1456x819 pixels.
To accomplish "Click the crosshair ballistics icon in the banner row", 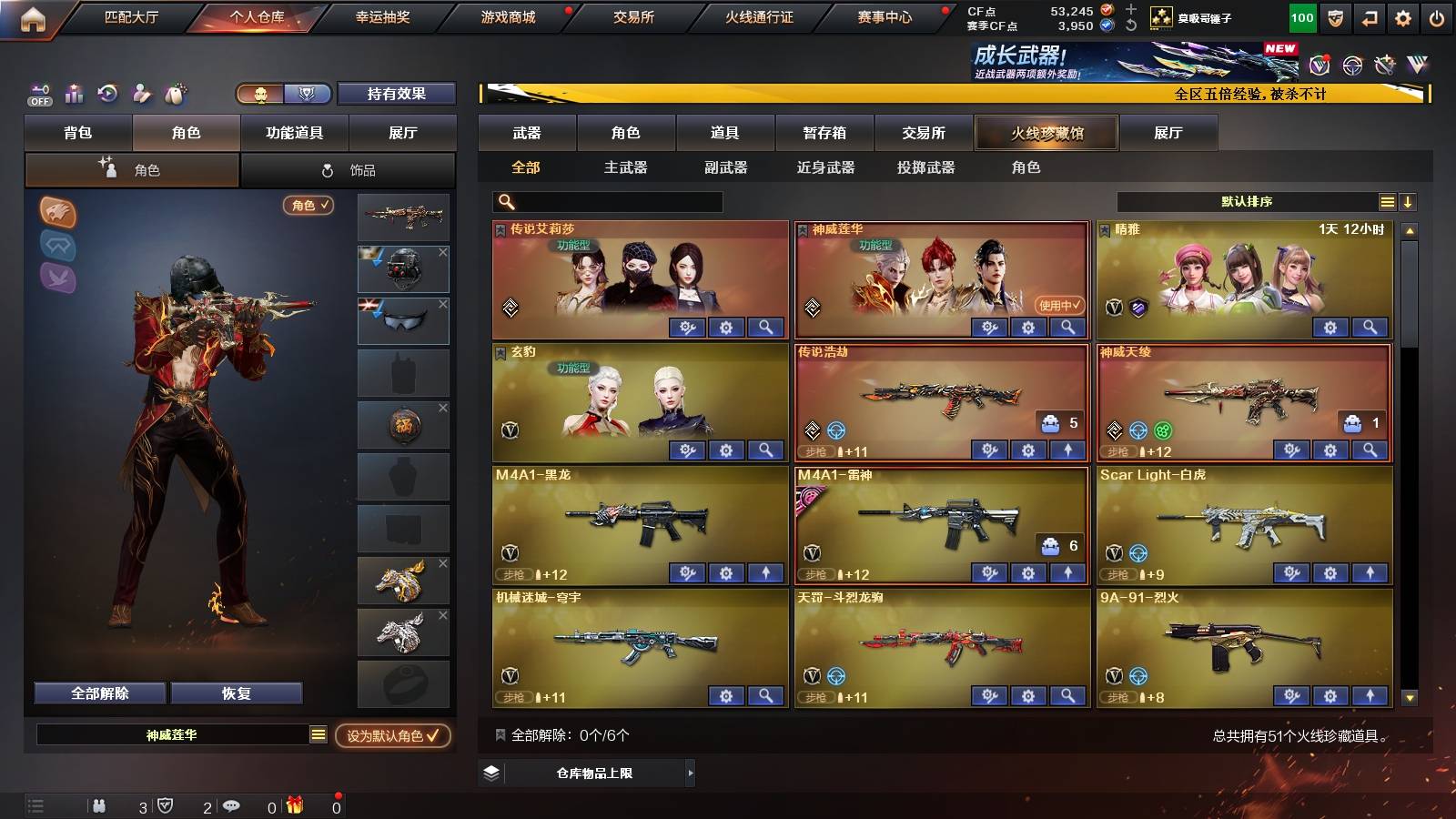I will tap(1351, 66).
